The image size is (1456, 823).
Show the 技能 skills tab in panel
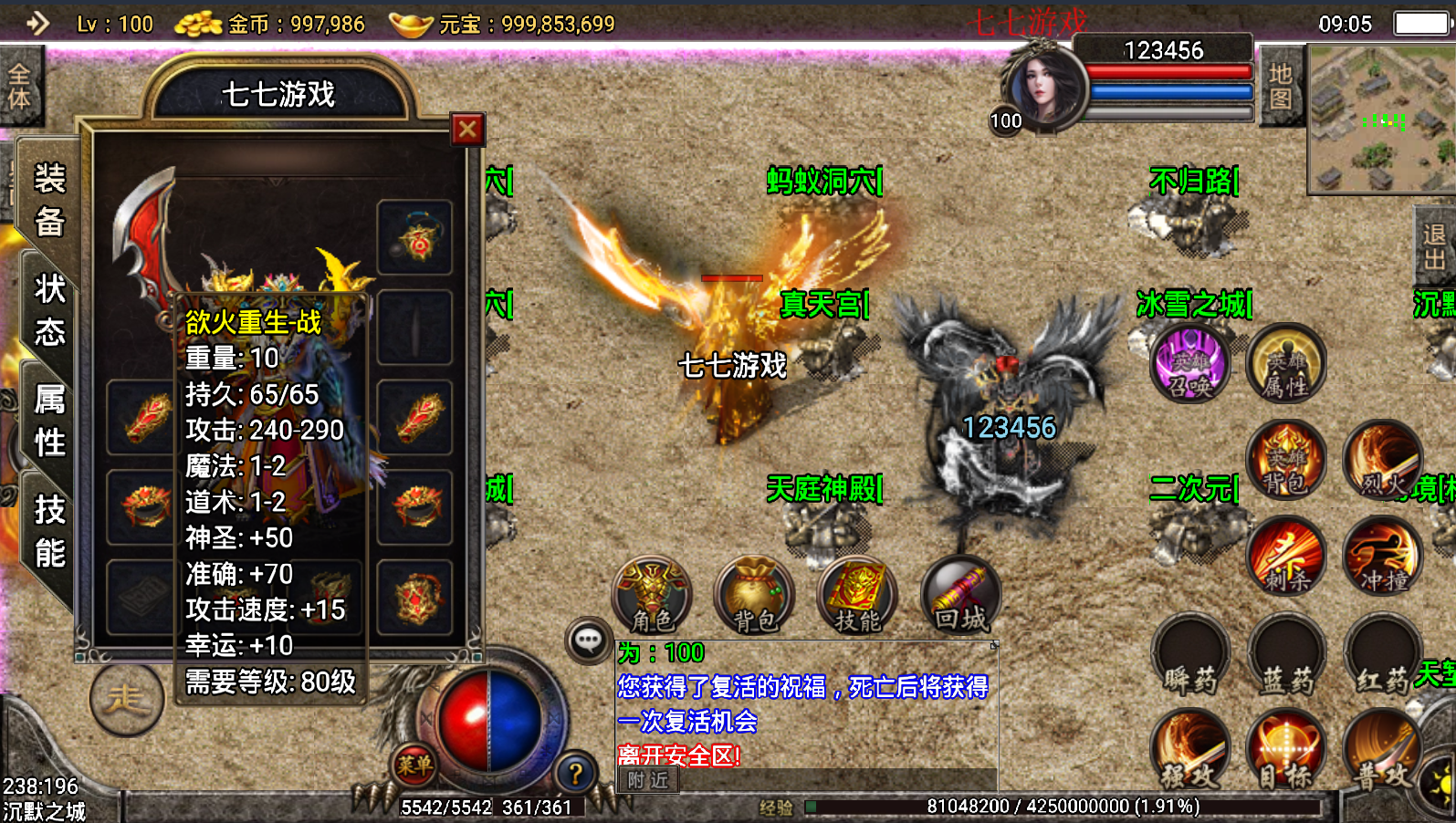pyautogui.click(x=49, y=531)
